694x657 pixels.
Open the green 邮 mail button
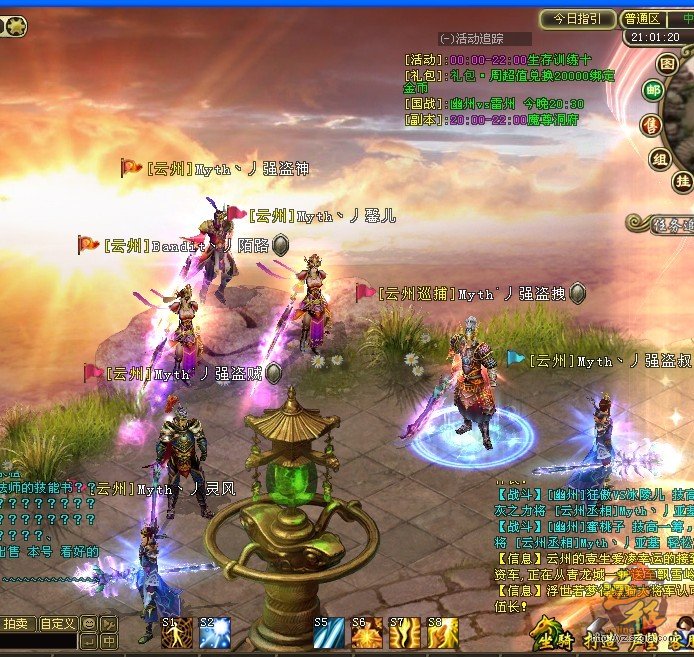click(652, 92)
